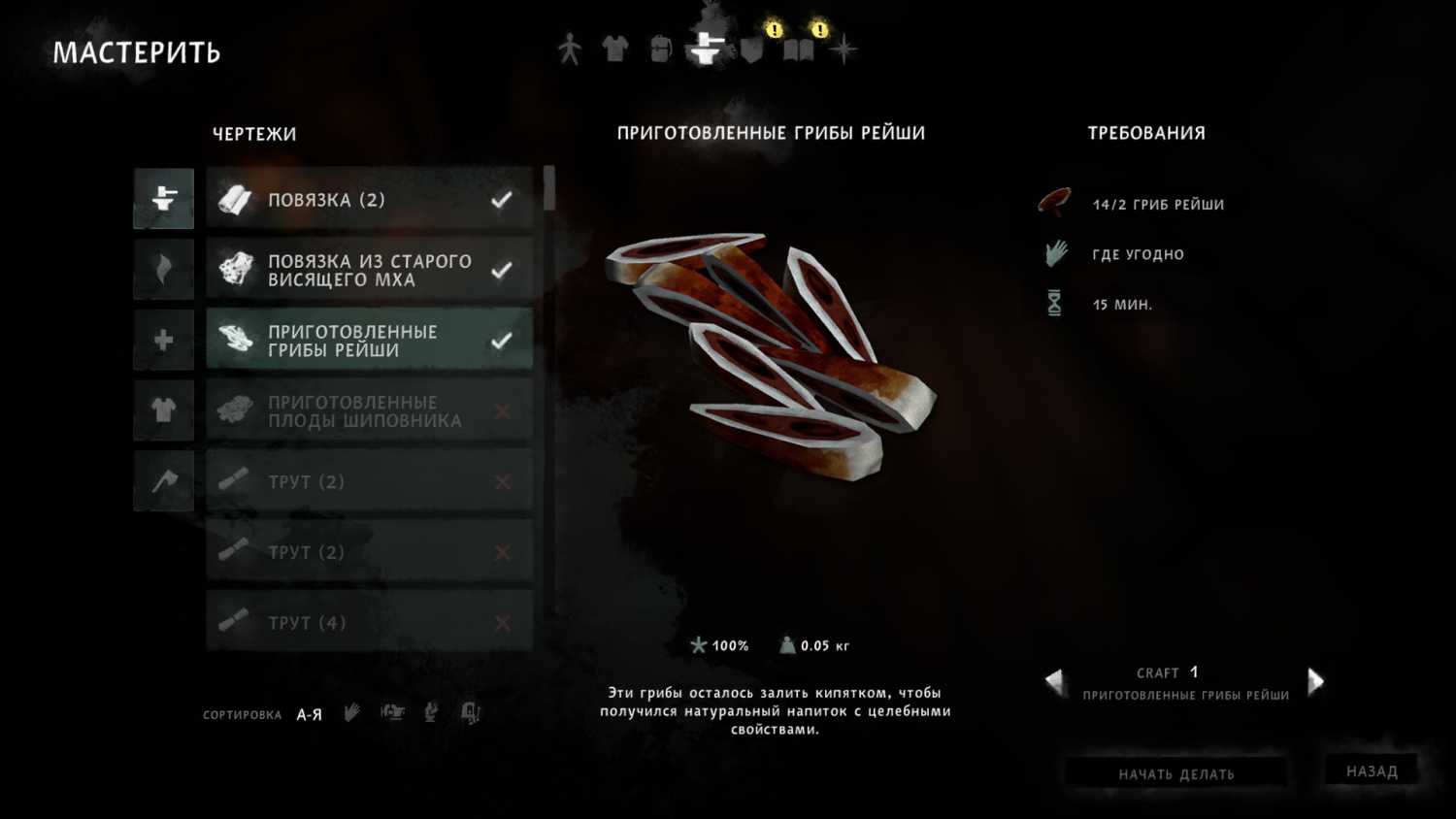The height and width of the screenshot is (819, 1456).
Task: Select the Повязка (2) blueprint
Action: pyautogui.click(x=369, y=200)
